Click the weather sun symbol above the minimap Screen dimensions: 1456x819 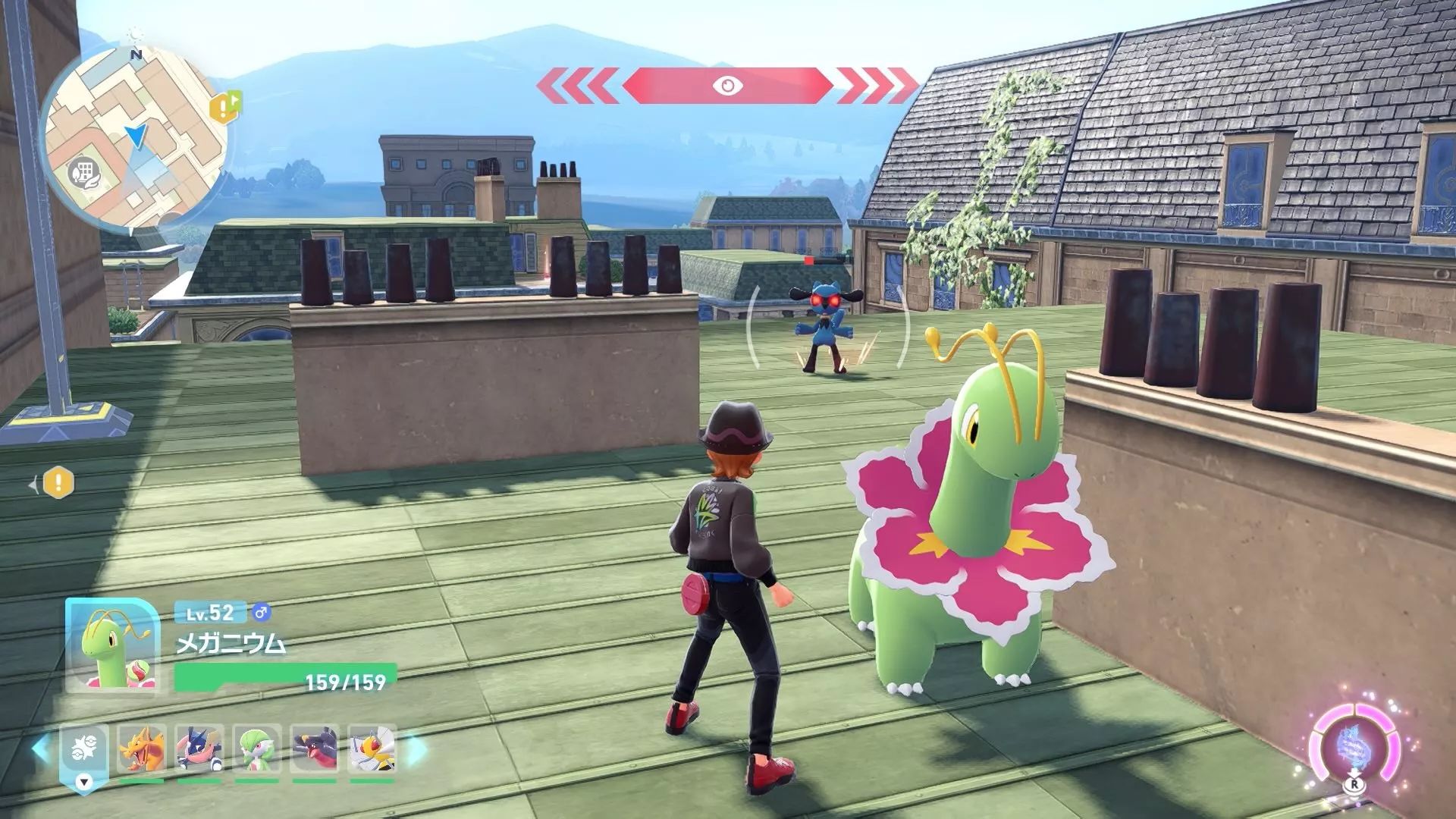coord(135,33)
